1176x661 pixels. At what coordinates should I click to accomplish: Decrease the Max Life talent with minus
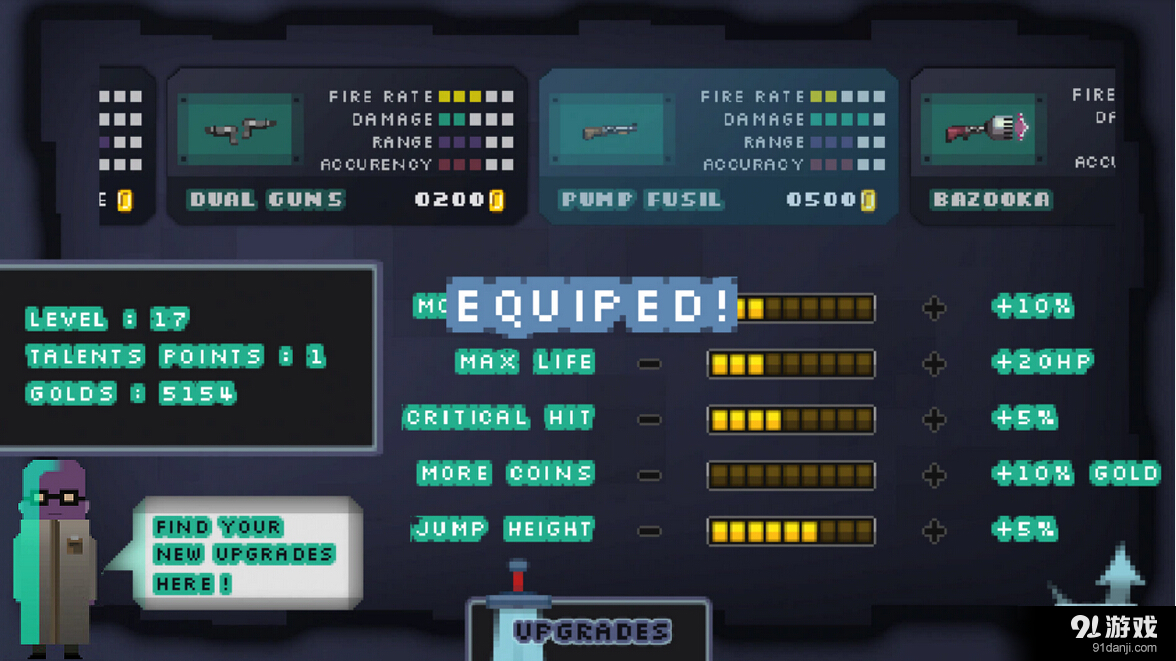pyautogui.click(x=649, y=363)
